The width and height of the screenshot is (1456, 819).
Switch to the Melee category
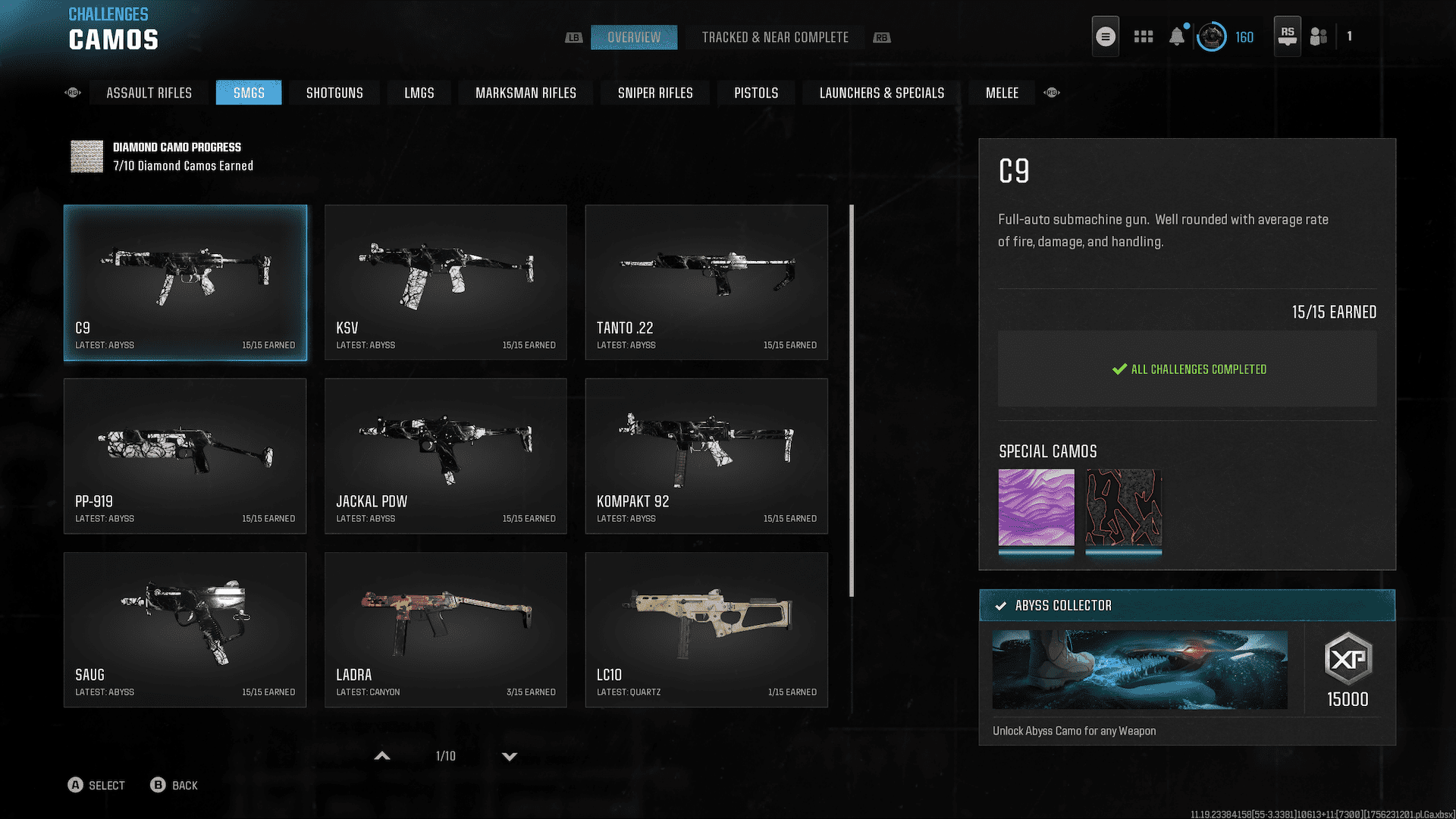[x=1001, y=93]
